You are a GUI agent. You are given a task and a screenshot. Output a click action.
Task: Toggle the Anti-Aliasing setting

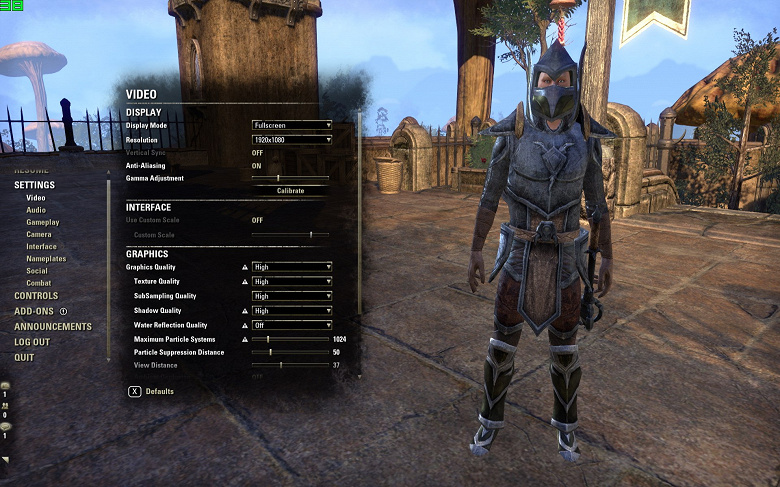257,165
